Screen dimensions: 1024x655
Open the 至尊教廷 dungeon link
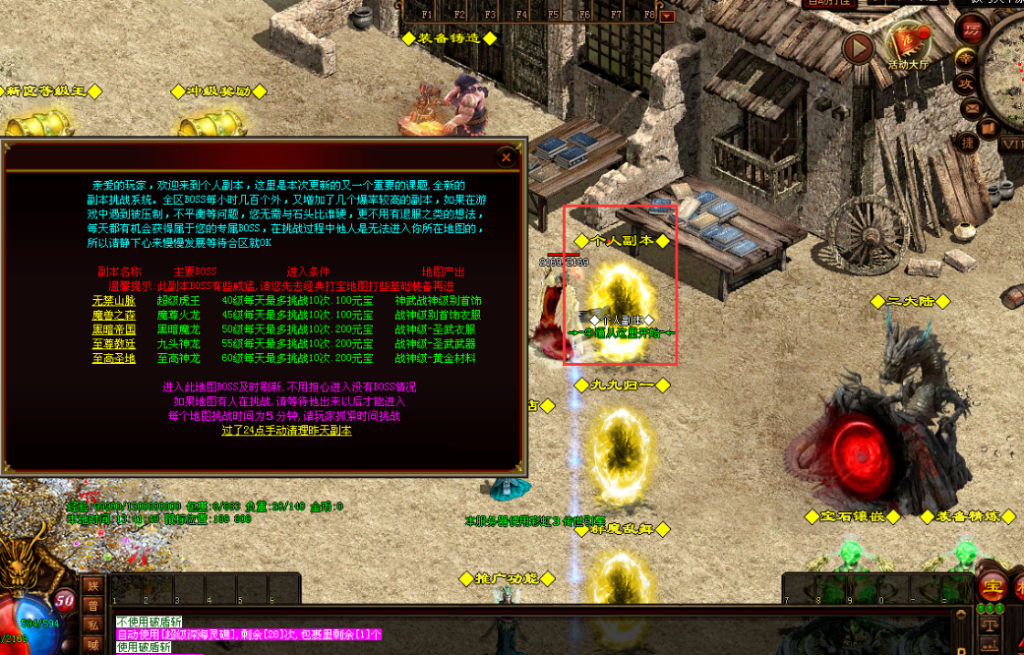pos(113,343)
